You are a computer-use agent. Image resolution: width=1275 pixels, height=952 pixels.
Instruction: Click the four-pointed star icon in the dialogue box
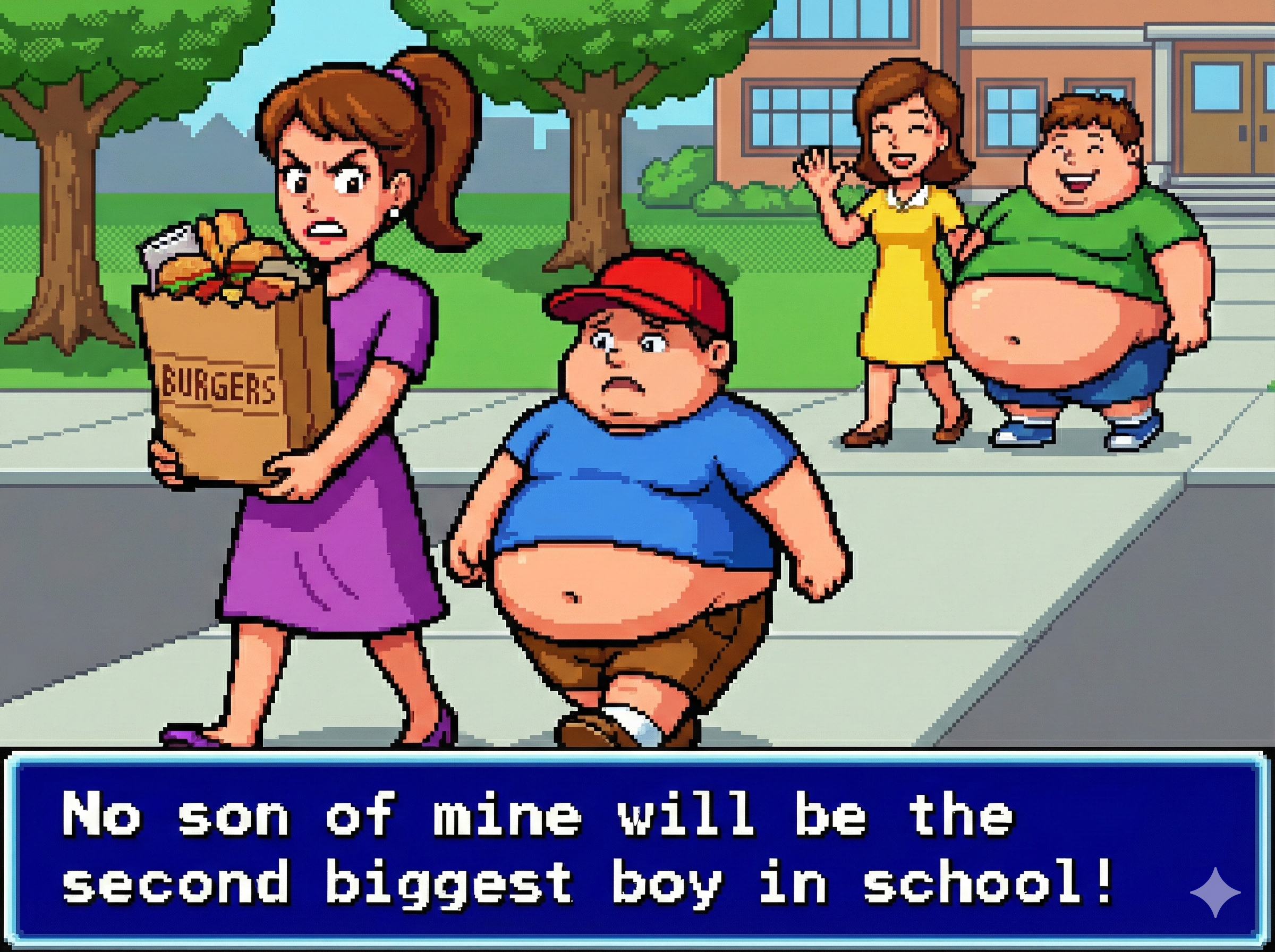point(1215,892)
